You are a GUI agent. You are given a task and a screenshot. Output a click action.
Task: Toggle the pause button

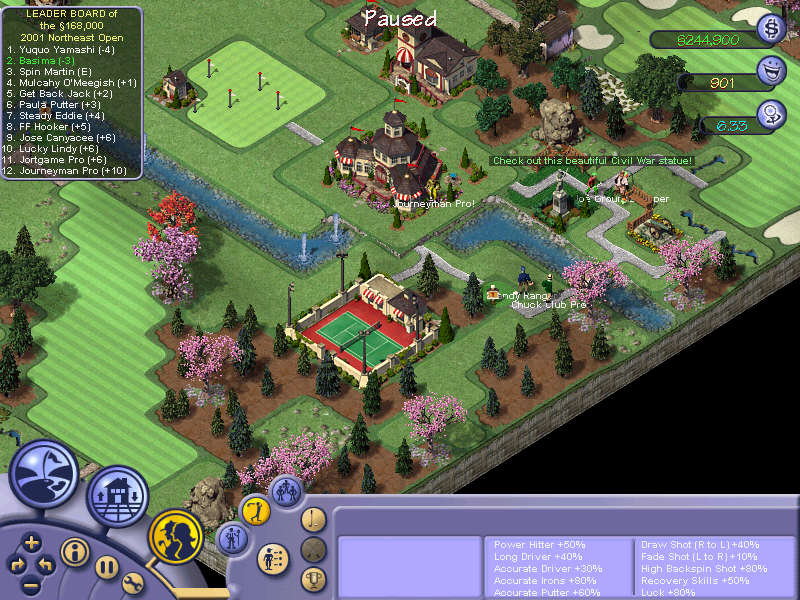coord(107,567)
